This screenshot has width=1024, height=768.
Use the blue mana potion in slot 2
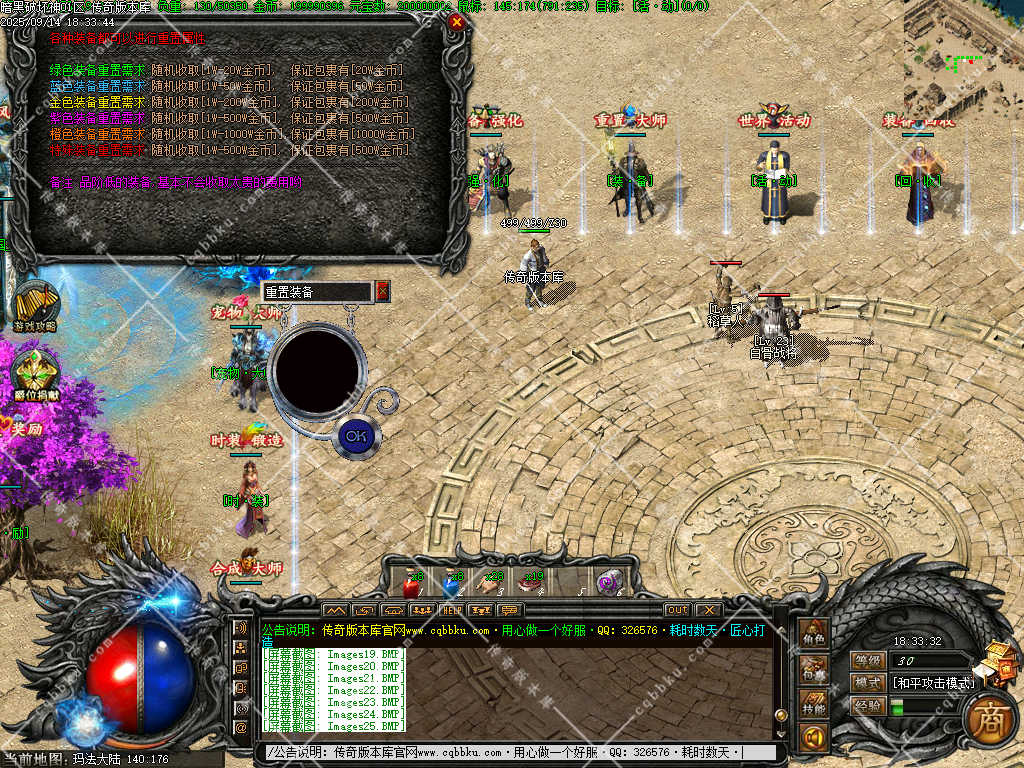(451, 585)
